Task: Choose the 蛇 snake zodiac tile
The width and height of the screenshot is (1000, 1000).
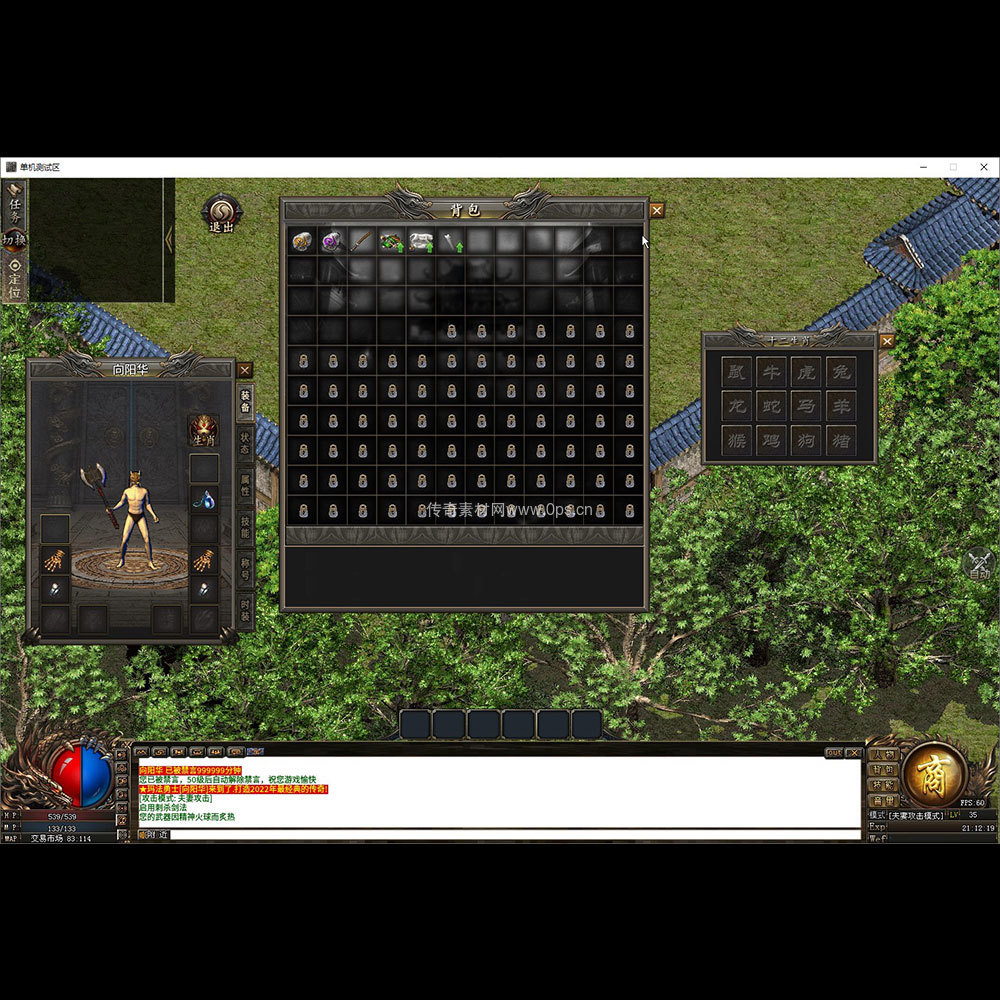Action: (x=771, y=406)
